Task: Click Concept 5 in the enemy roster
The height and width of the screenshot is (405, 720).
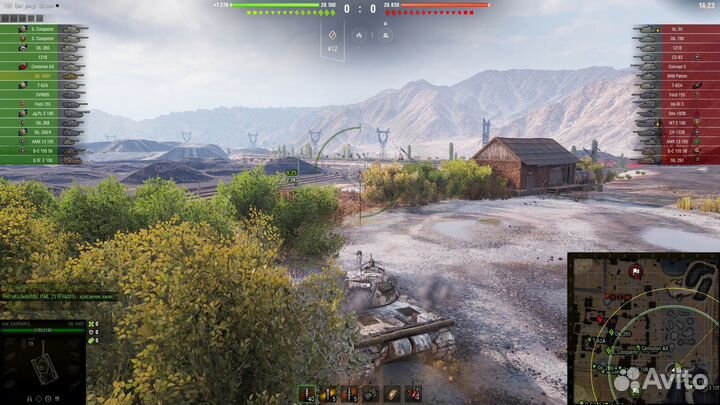Action: (x=676, y=66)
